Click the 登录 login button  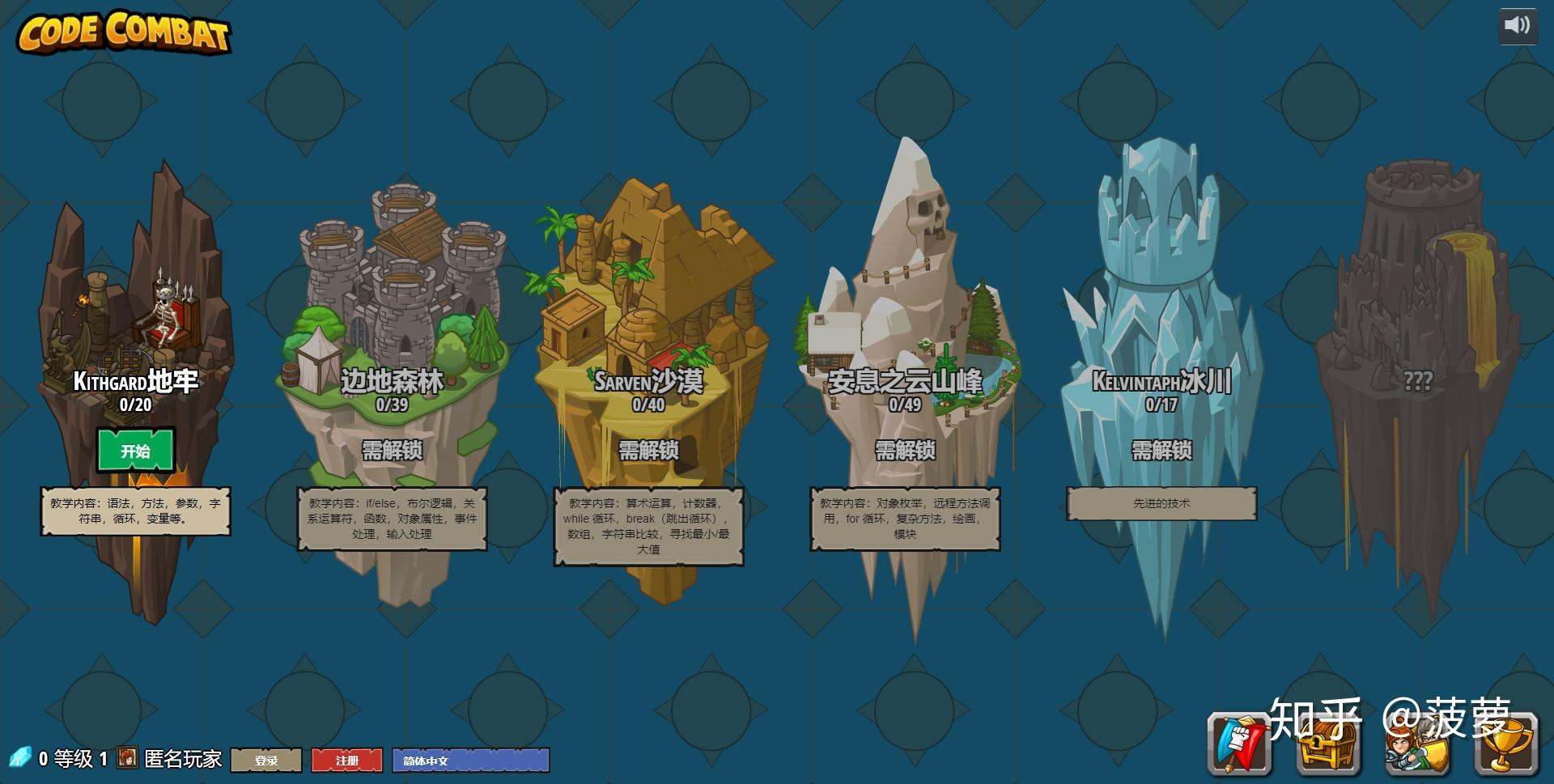coord(266,761)
